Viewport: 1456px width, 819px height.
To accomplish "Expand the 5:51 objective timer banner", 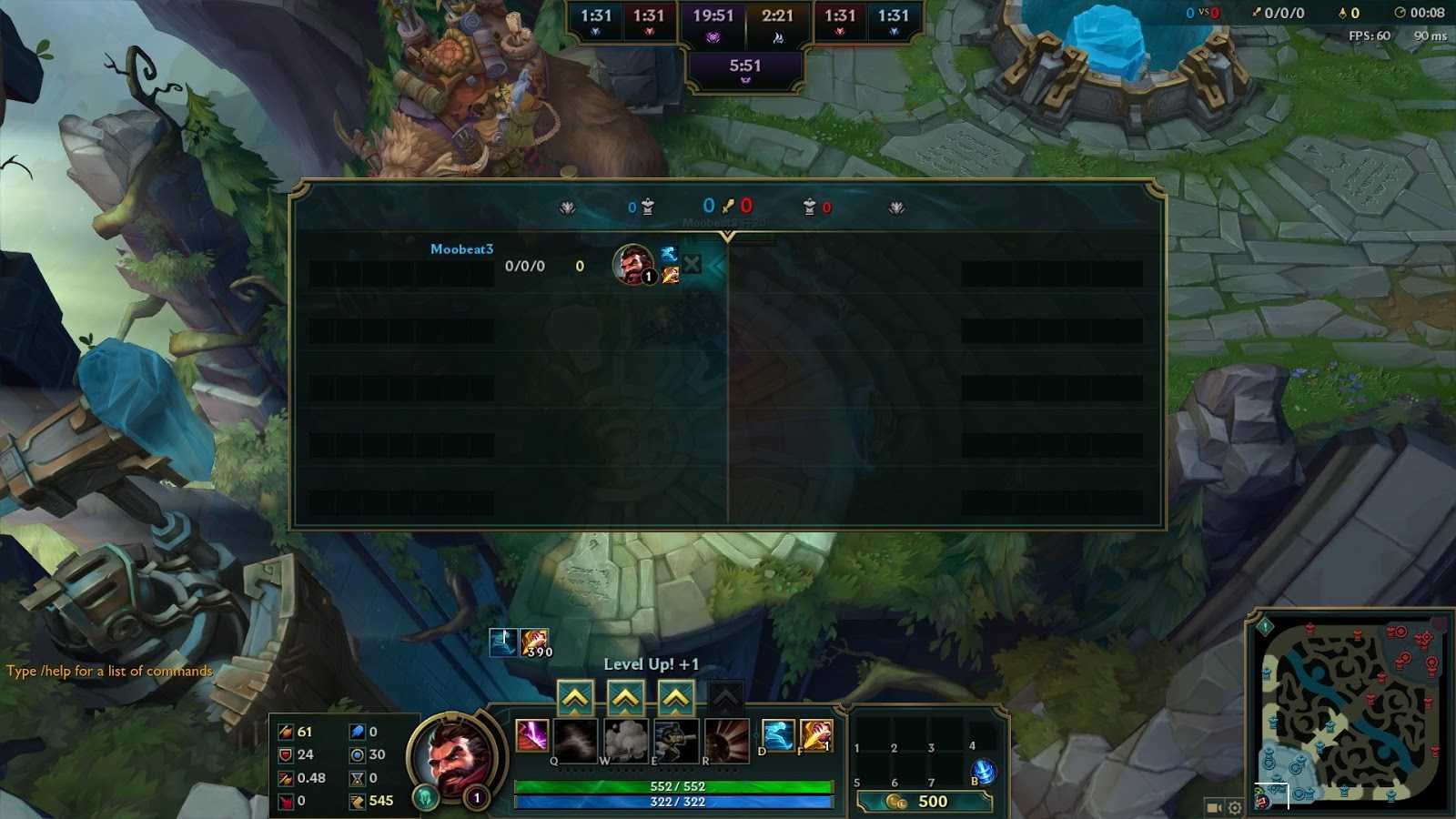I will (x=746, y=66).
